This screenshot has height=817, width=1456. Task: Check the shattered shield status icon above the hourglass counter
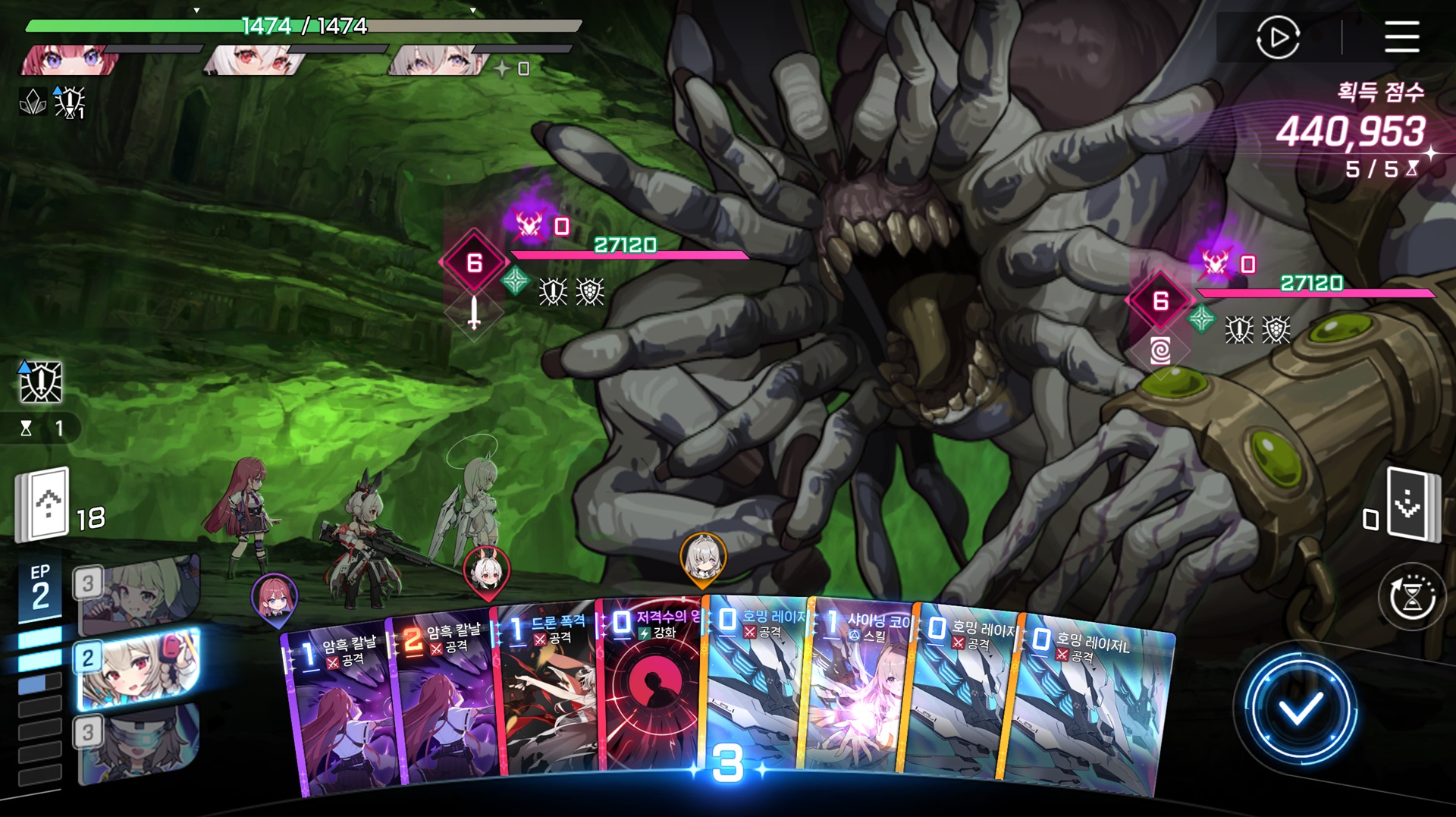(40, 382)
